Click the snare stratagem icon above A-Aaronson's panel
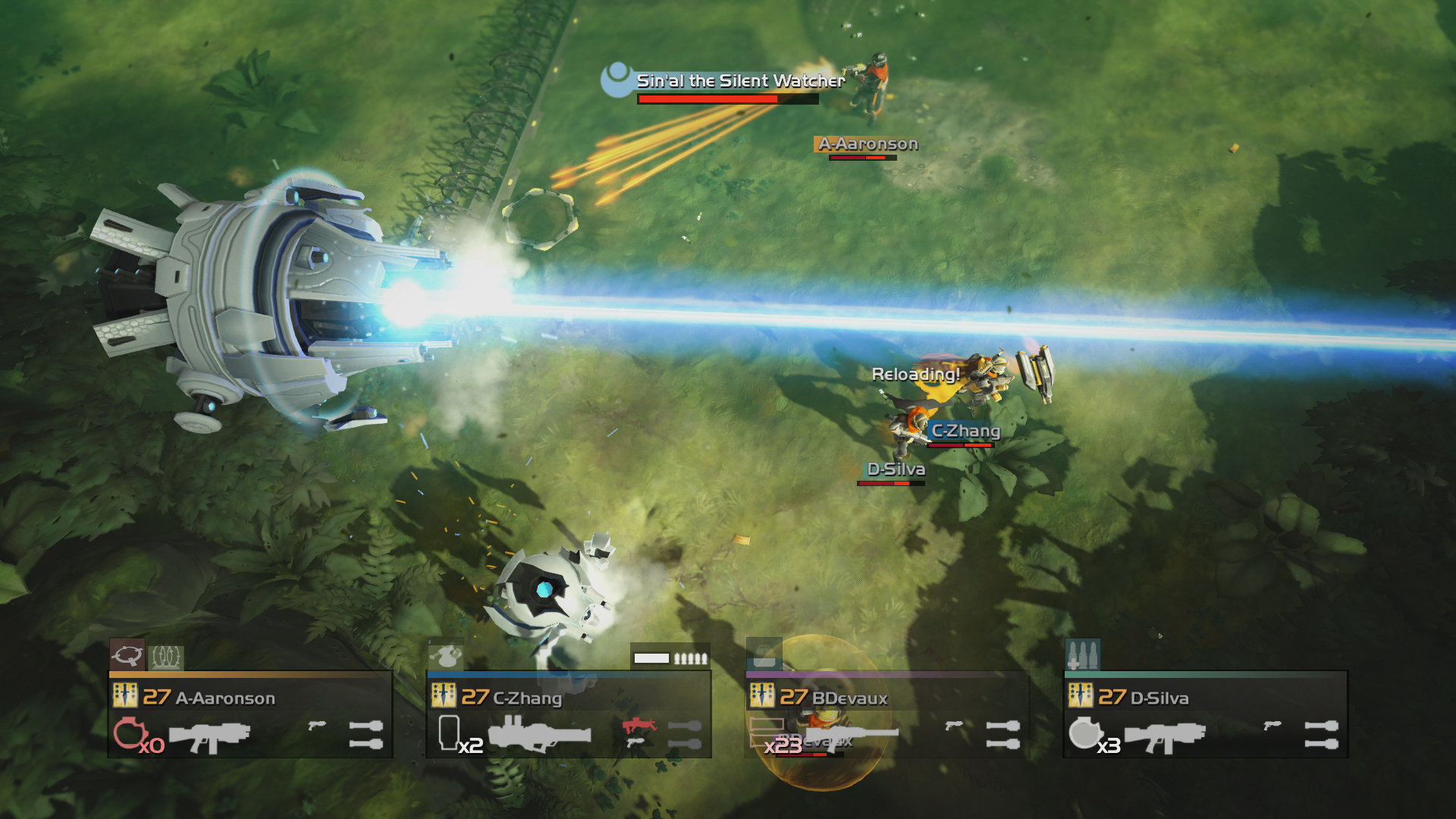Viewport: 1456px width, 819px height. 127,655
